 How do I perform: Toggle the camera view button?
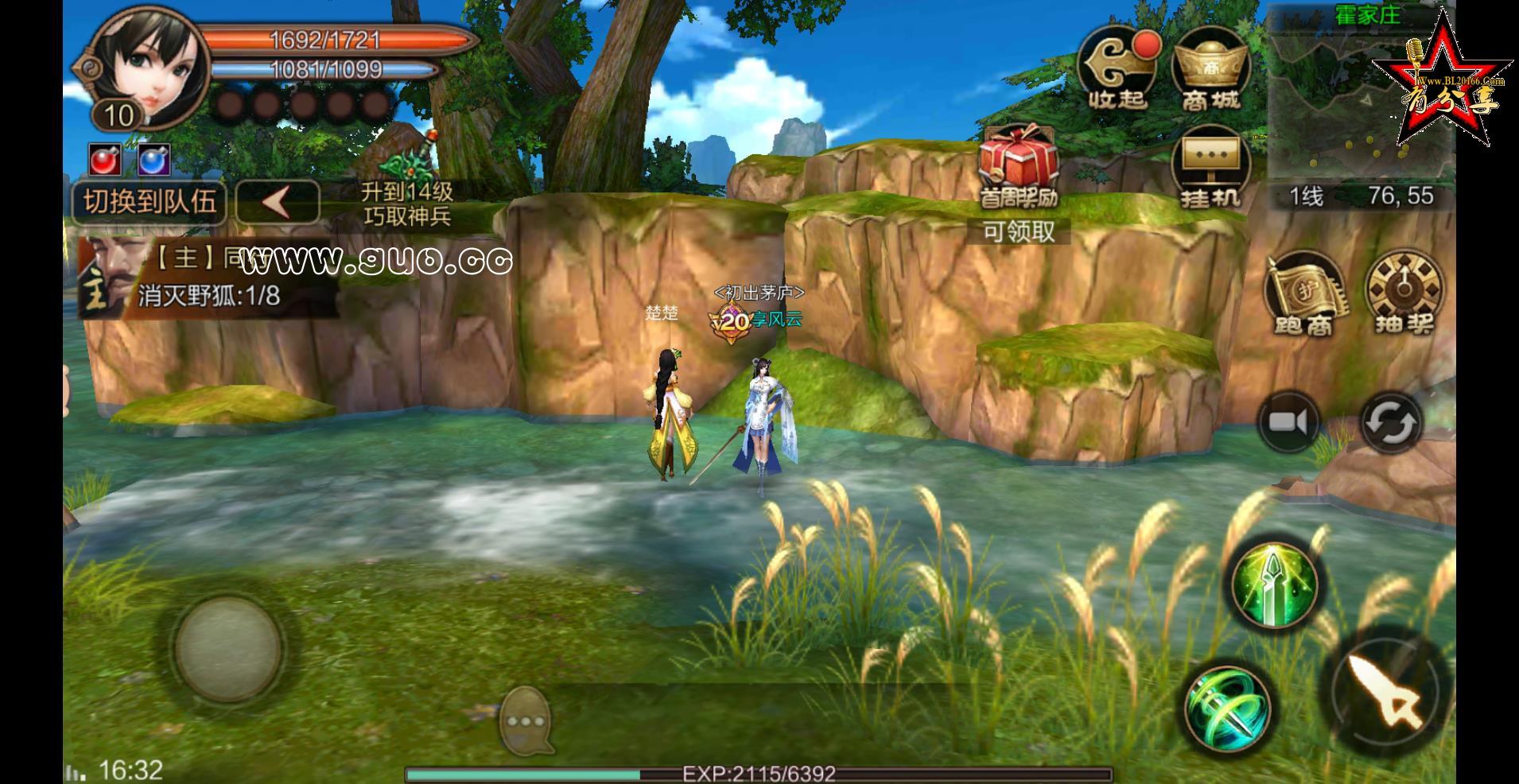click(x=1288, y=421)
